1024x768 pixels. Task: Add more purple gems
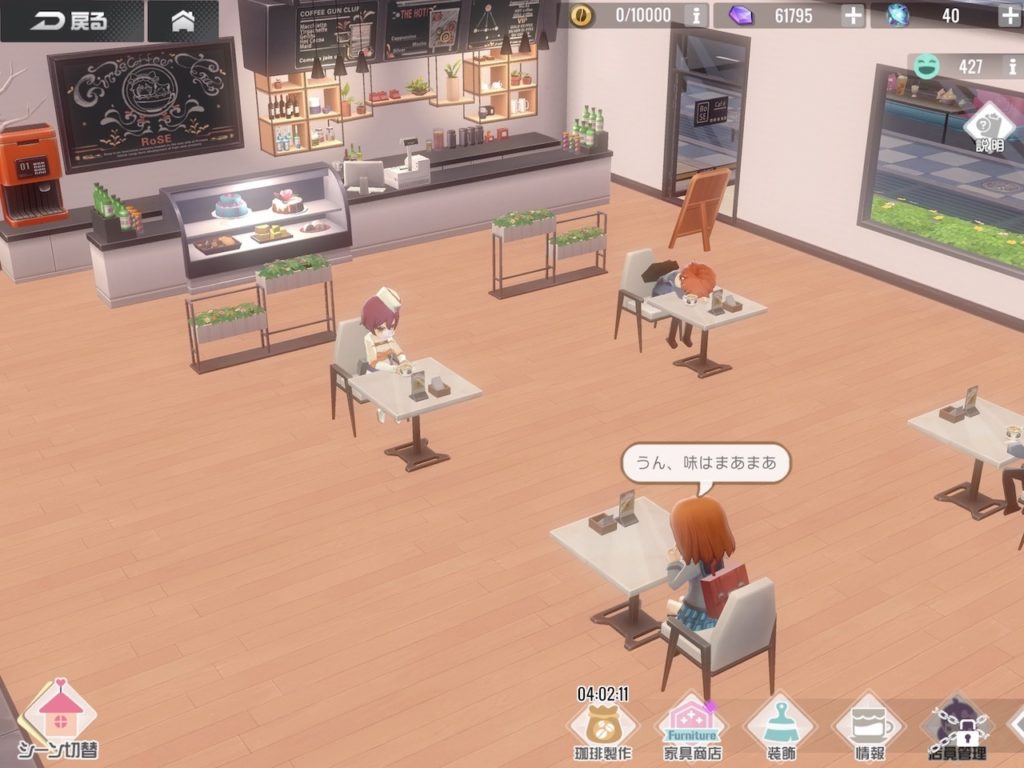pos(852,15)
